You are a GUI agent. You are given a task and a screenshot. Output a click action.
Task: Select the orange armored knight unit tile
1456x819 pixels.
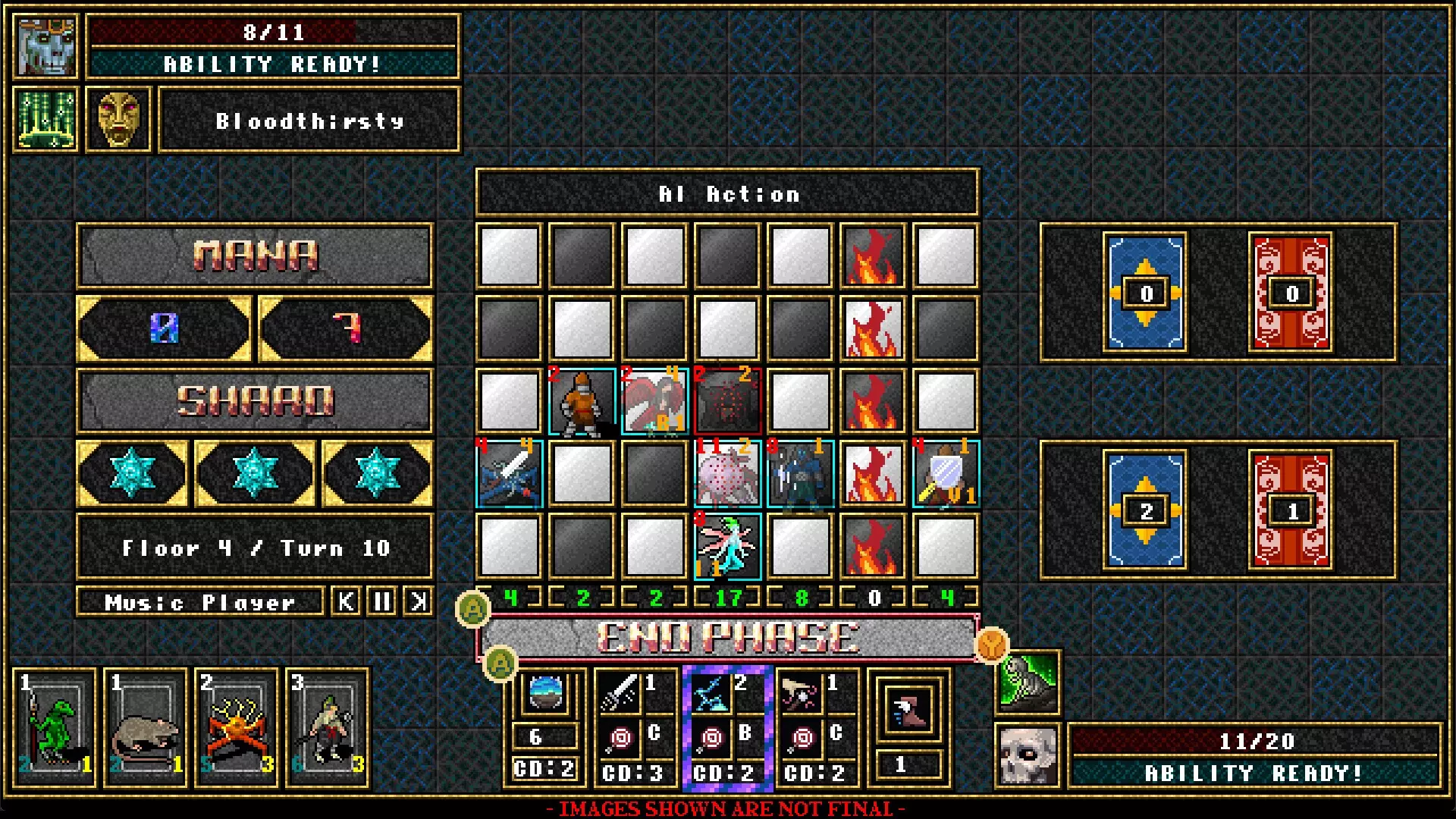pos(582,402)
